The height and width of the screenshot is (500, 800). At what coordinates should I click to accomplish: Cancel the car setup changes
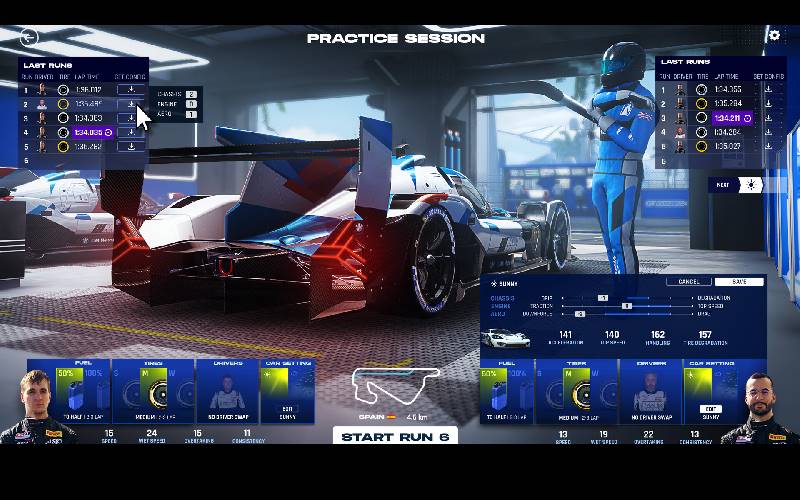(x=688, y=282)
